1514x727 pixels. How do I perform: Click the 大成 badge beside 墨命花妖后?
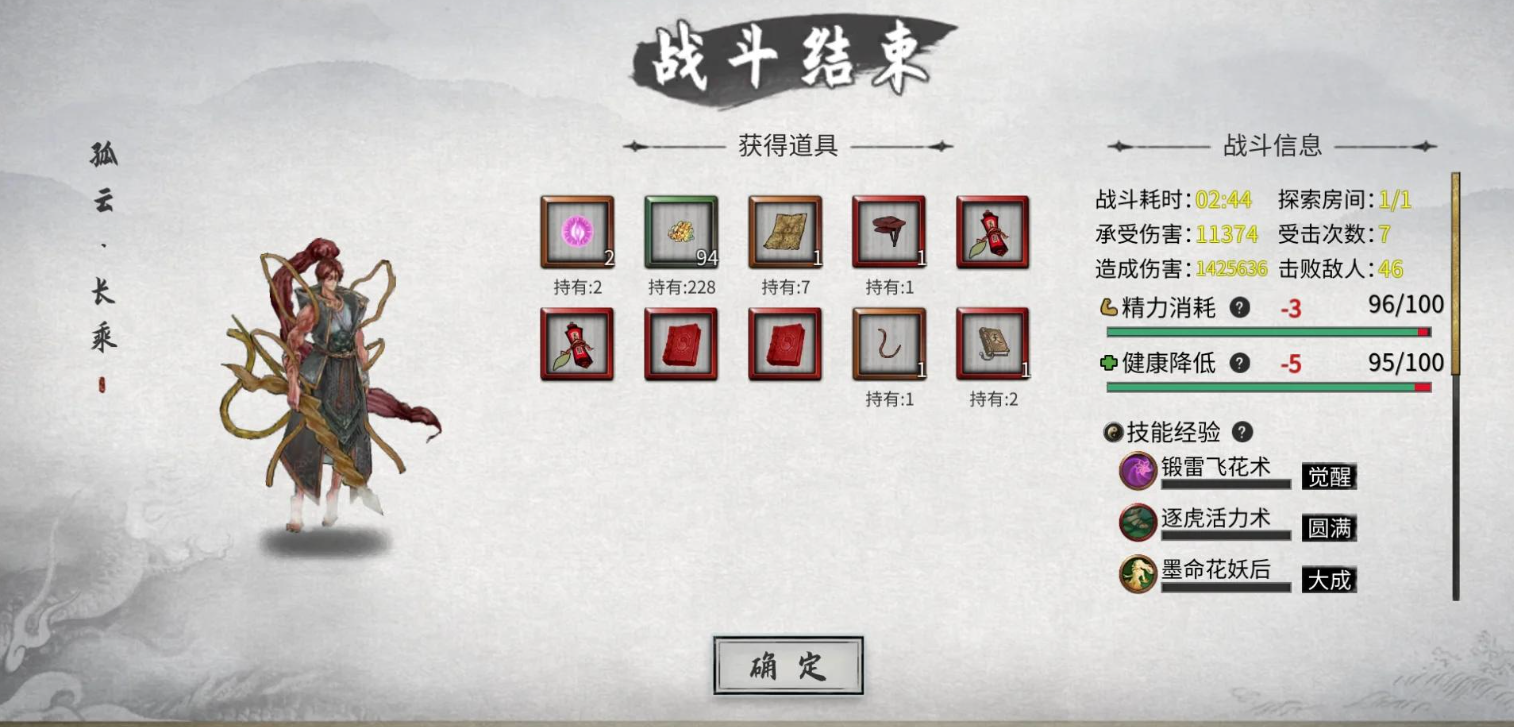click(1331, 580)
